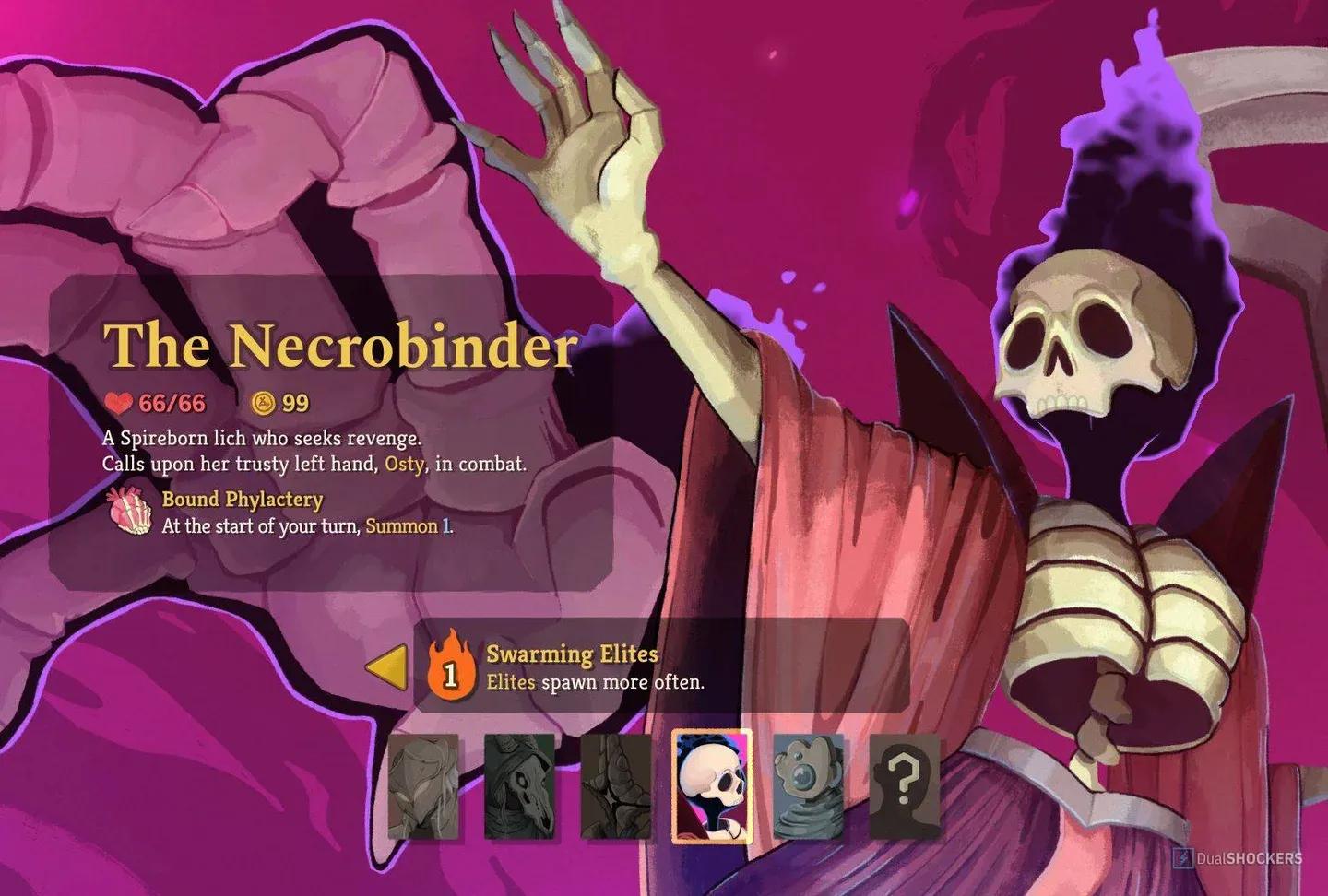
Task: Click the Swarming Elites modifier label
Action: pyautogui.click(x=570, y=655)
